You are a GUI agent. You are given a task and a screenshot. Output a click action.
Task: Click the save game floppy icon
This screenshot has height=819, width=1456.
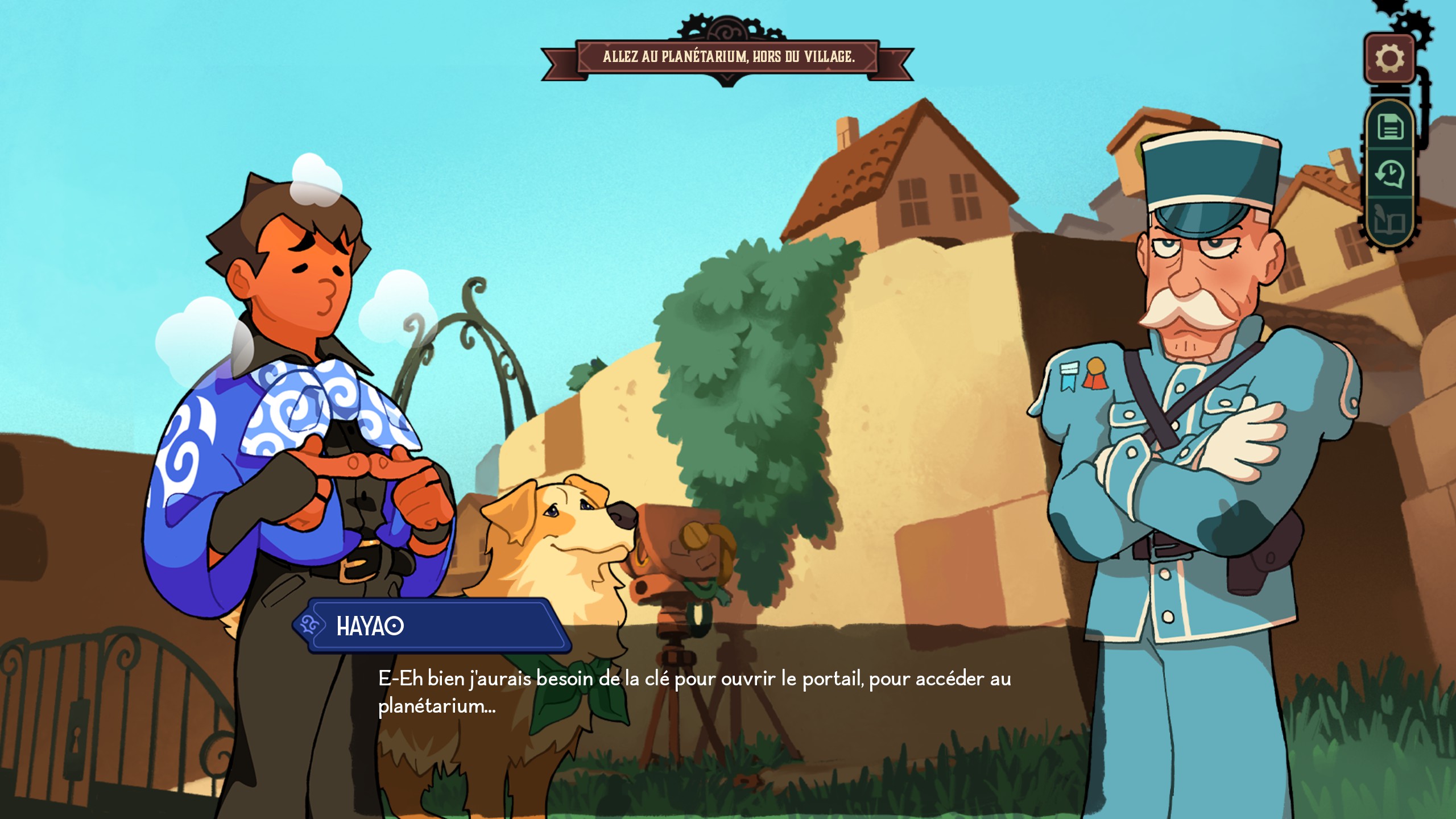coord(1389,126)
